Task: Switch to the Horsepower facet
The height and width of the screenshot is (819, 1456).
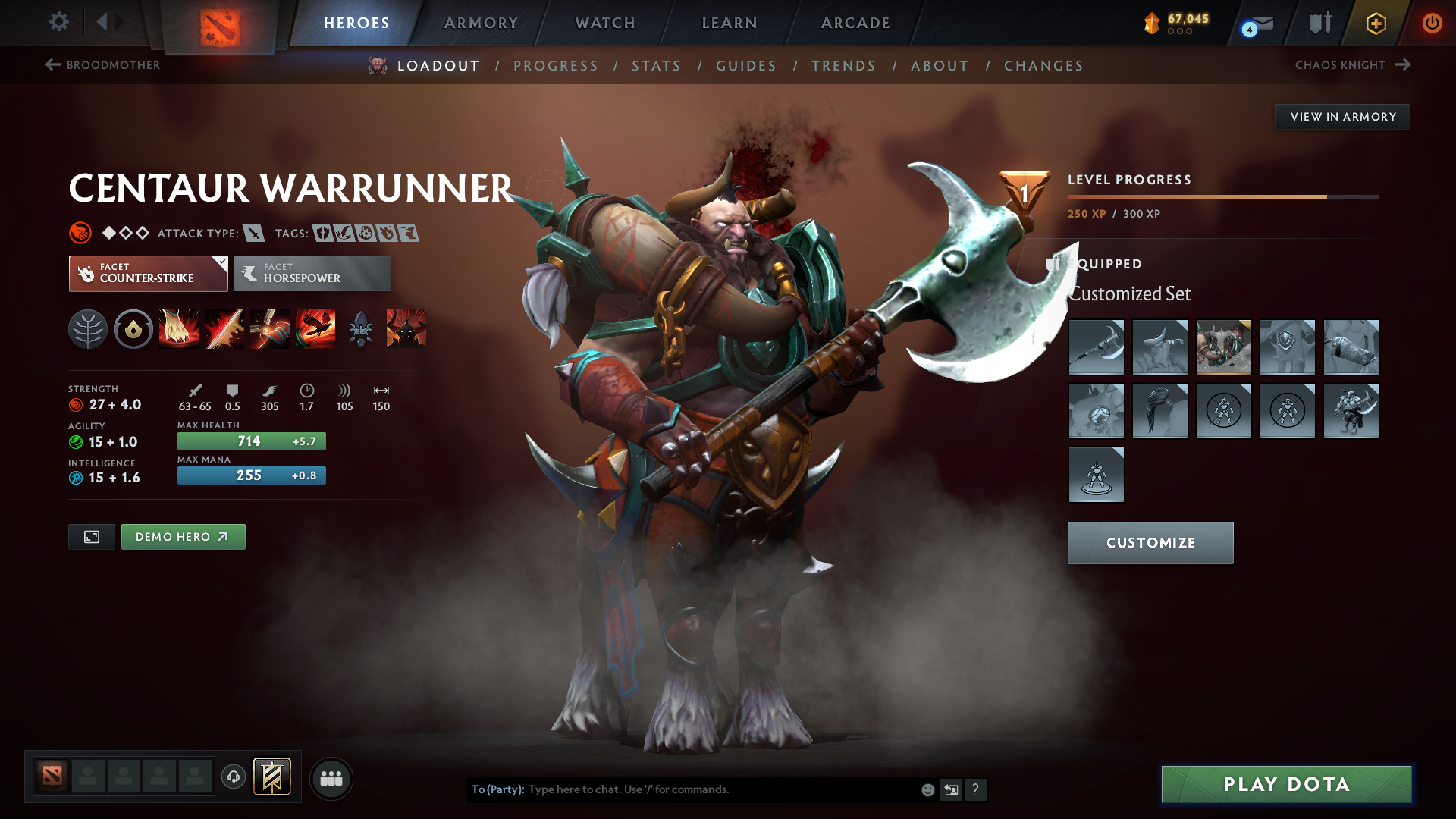Action: tap(312, 273)
